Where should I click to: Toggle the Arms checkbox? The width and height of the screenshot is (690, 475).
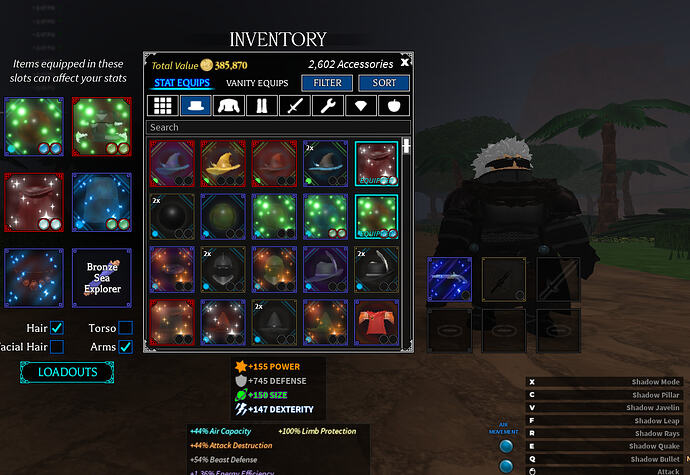(x=125, y=347)
